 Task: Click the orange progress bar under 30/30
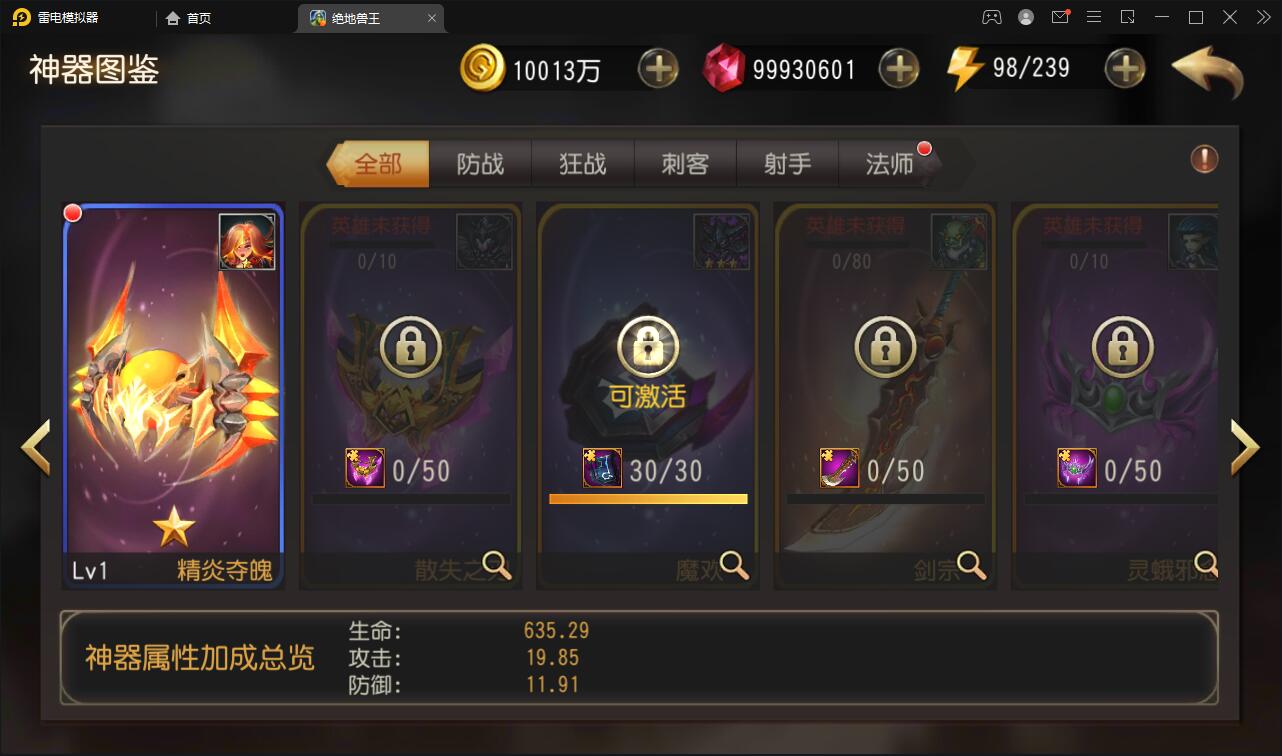[x=648, y=497]
